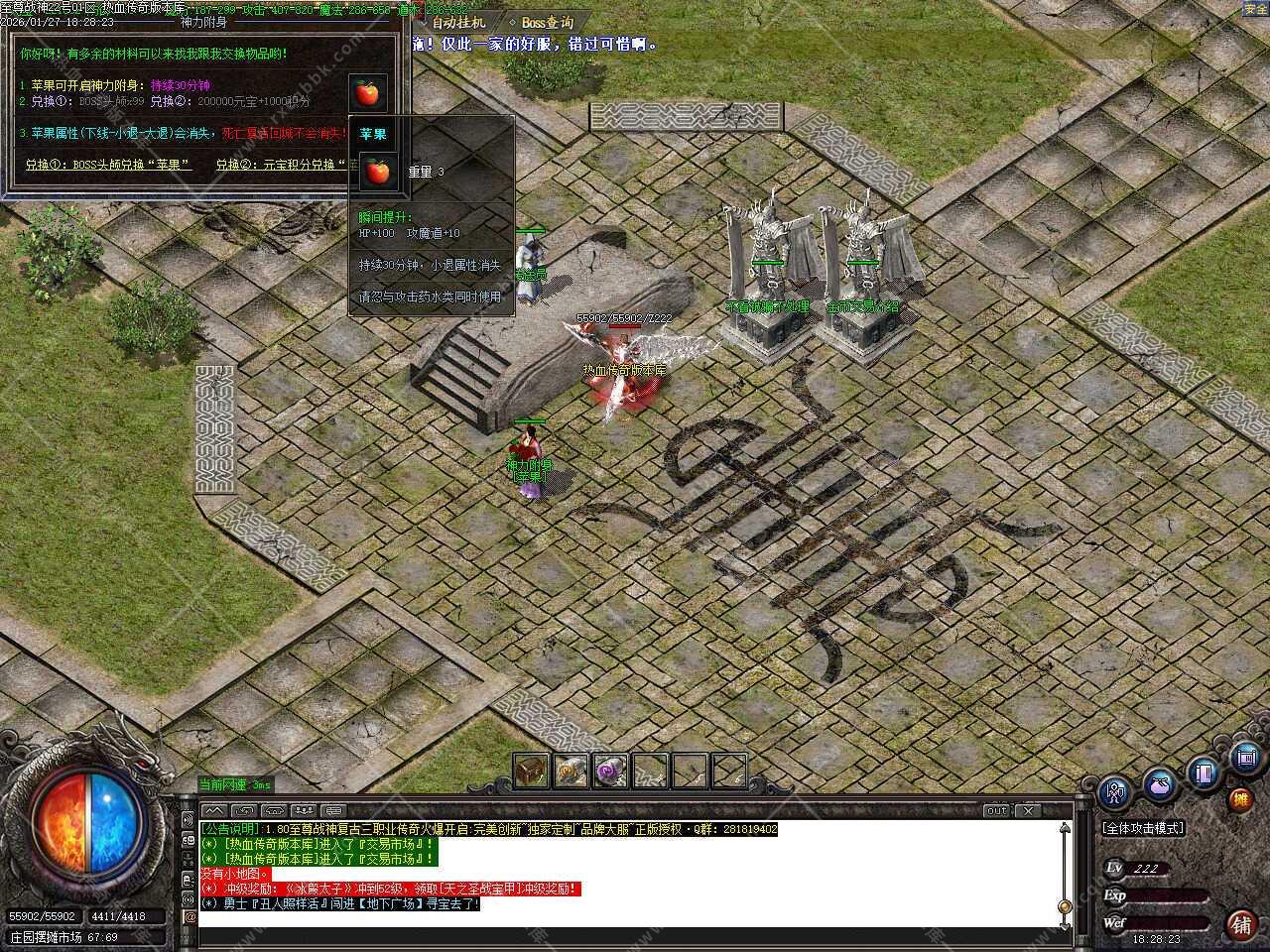
Task: Open the treasure chest hotbar slot
Action: tap(531, 771)
